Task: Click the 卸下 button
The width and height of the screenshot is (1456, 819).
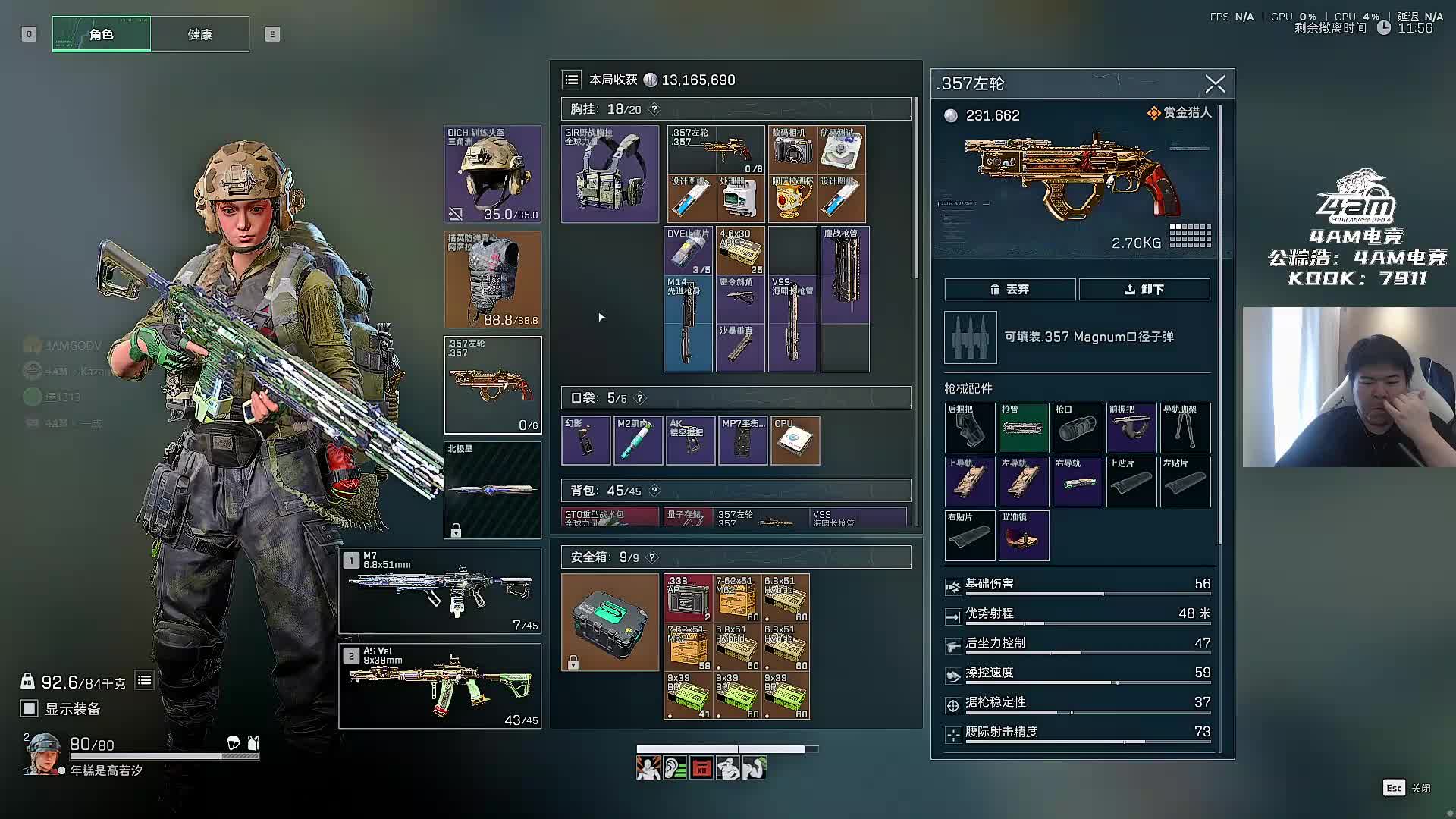Action: pyautogui.click(x=1144, y=290)
